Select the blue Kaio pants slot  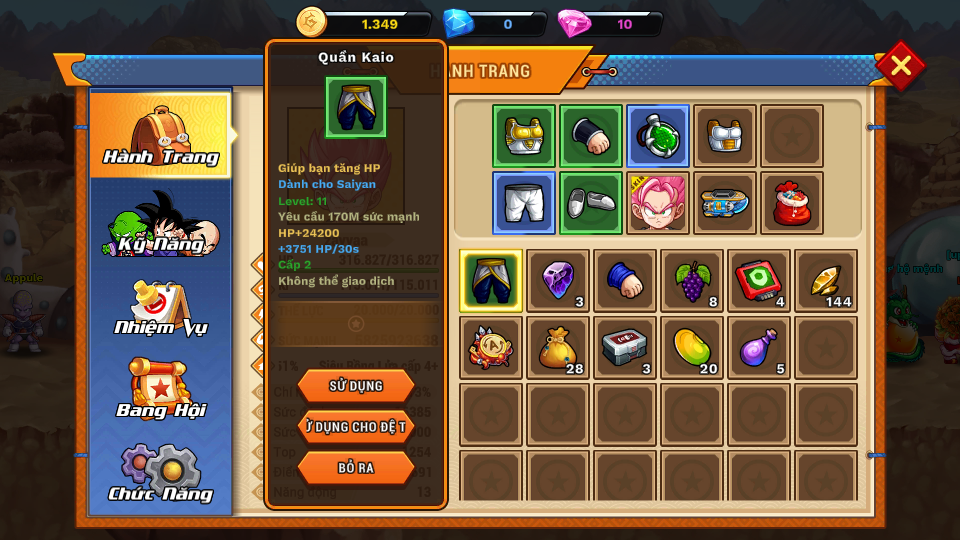point(491,280)
